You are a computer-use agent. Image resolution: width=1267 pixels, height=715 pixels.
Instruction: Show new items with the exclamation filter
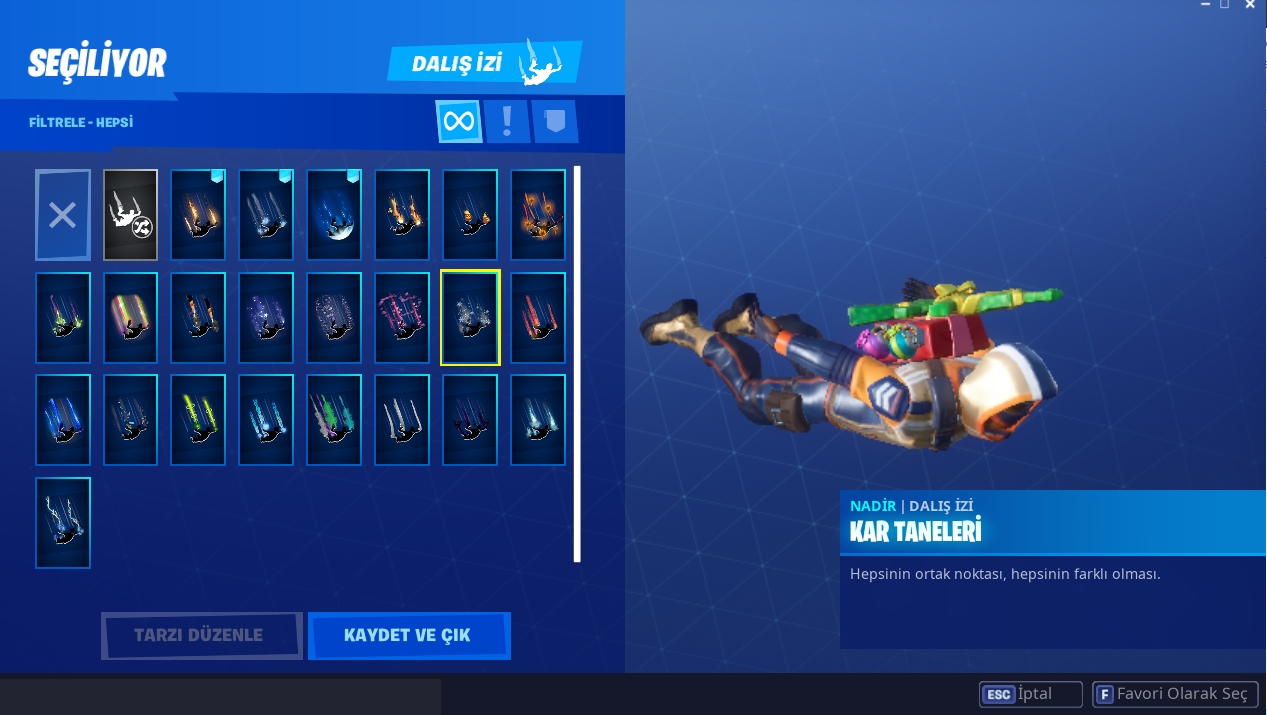(507, 122)
